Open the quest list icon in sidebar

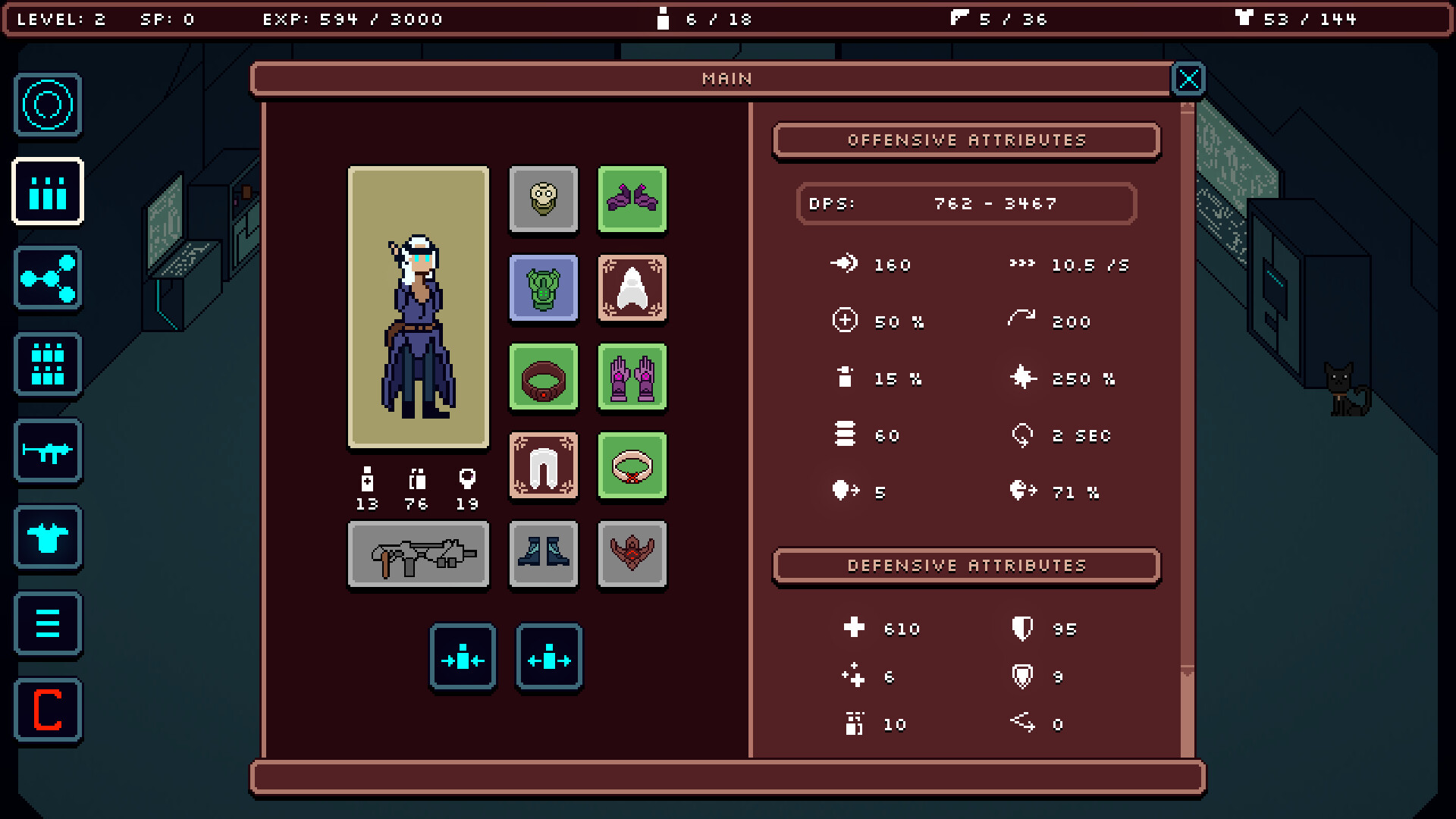48,625
